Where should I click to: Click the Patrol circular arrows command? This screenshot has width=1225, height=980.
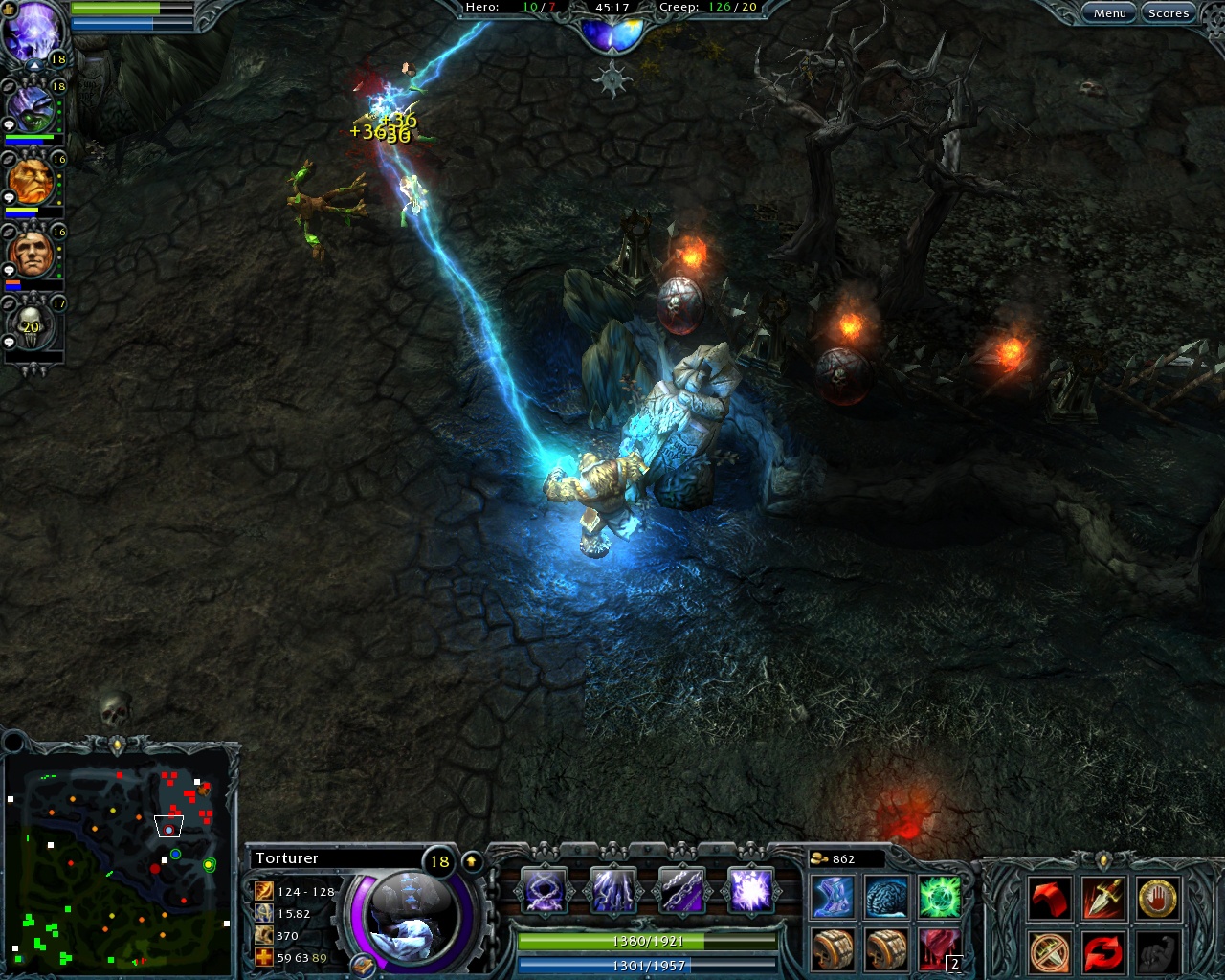click(x=1103, y=950)
